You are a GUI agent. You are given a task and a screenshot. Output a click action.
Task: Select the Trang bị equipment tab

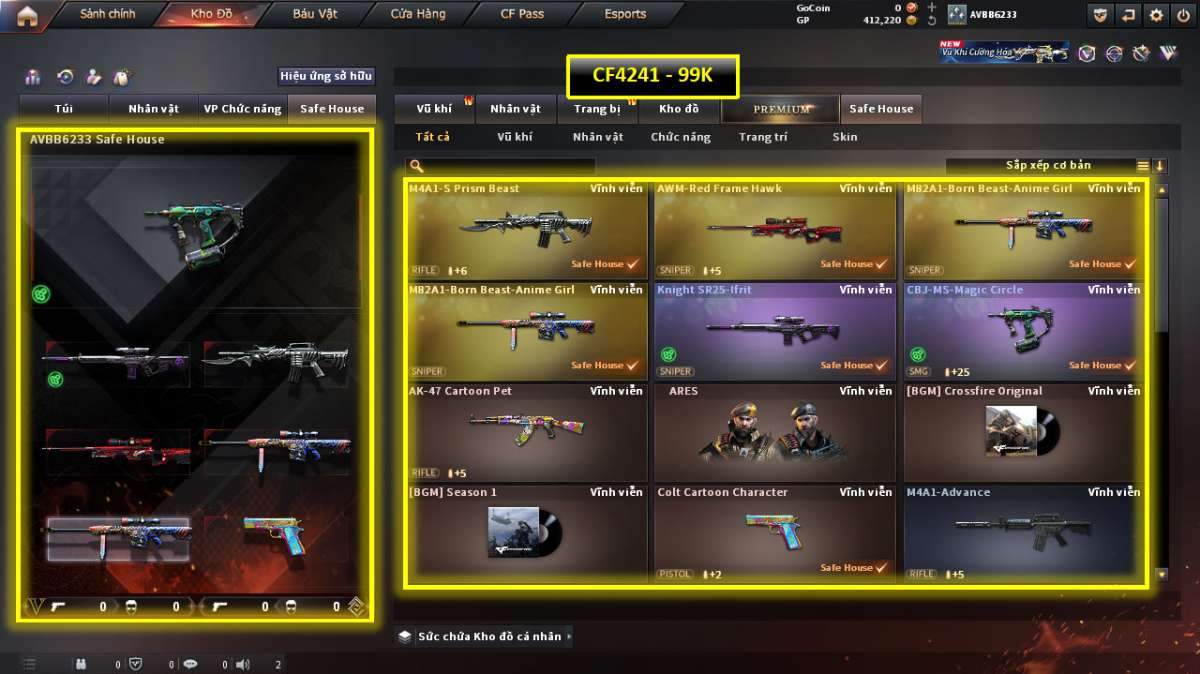(597, 109)
